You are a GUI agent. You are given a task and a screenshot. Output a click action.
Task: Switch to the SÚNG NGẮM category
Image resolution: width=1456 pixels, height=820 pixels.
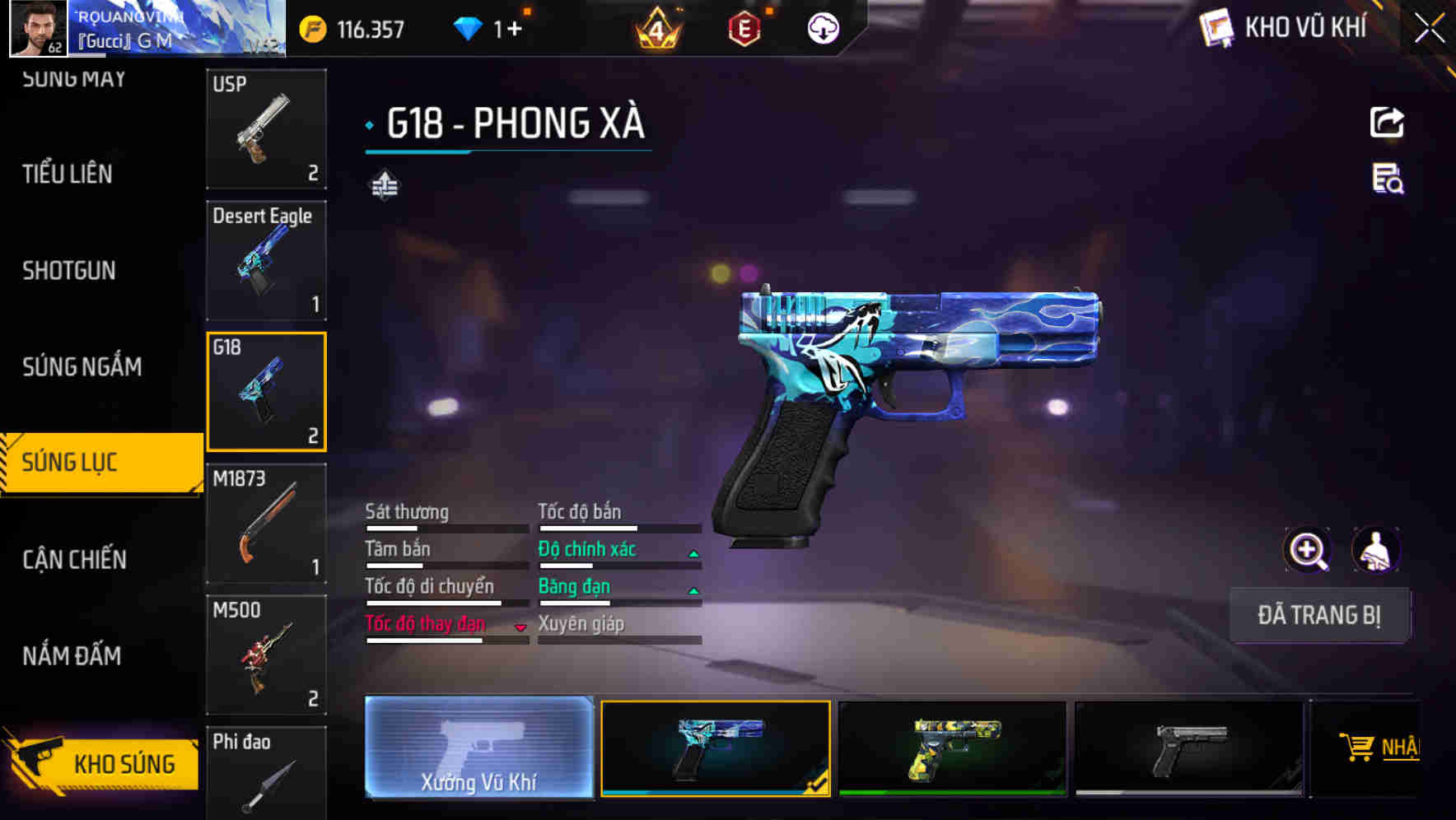[x=82, y=367]
